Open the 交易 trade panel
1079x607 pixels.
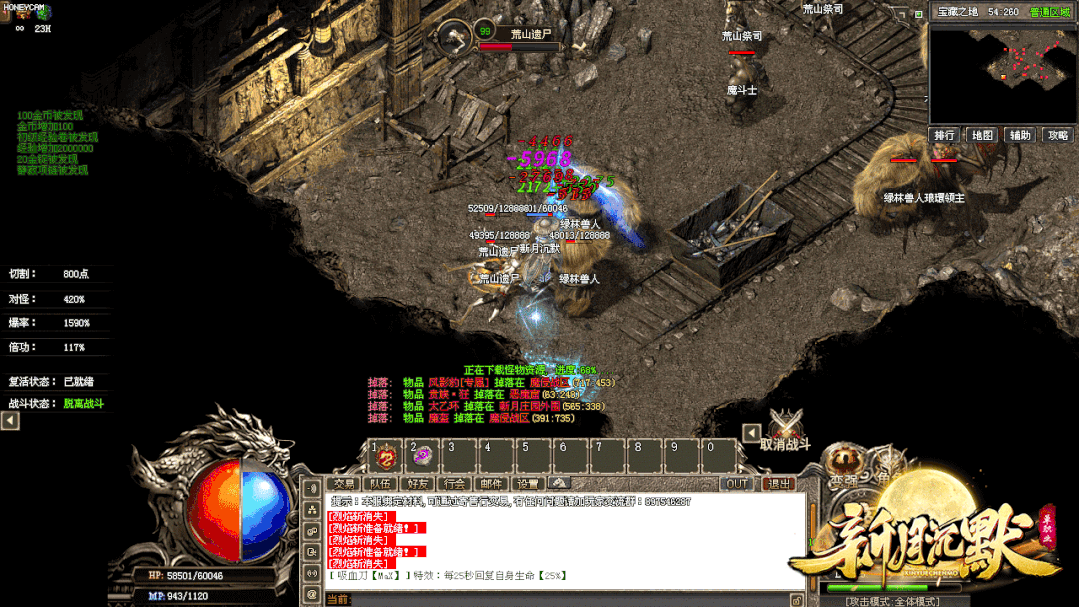point(345,484)
